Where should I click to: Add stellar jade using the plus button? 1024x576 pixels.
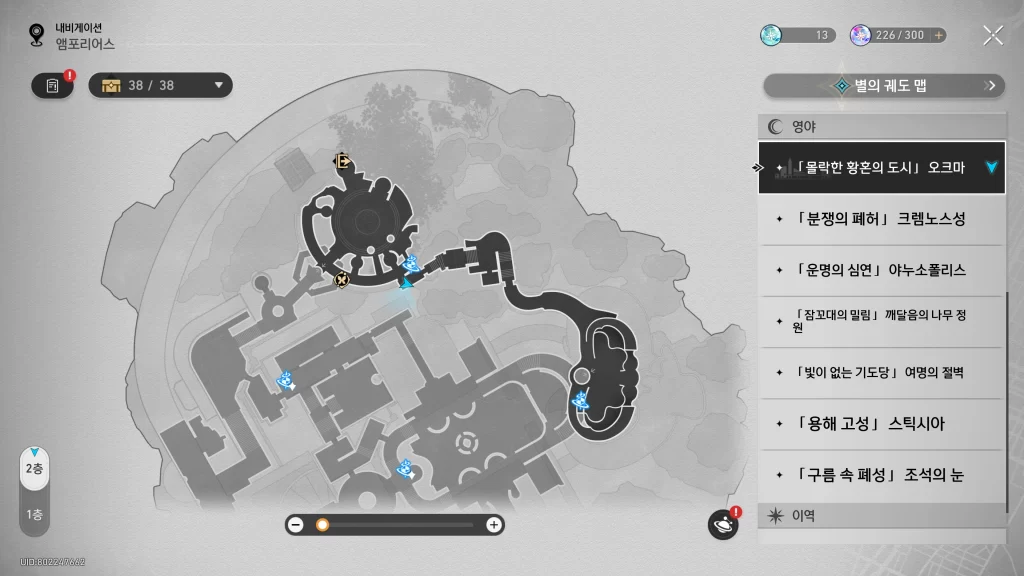point(938,35)
